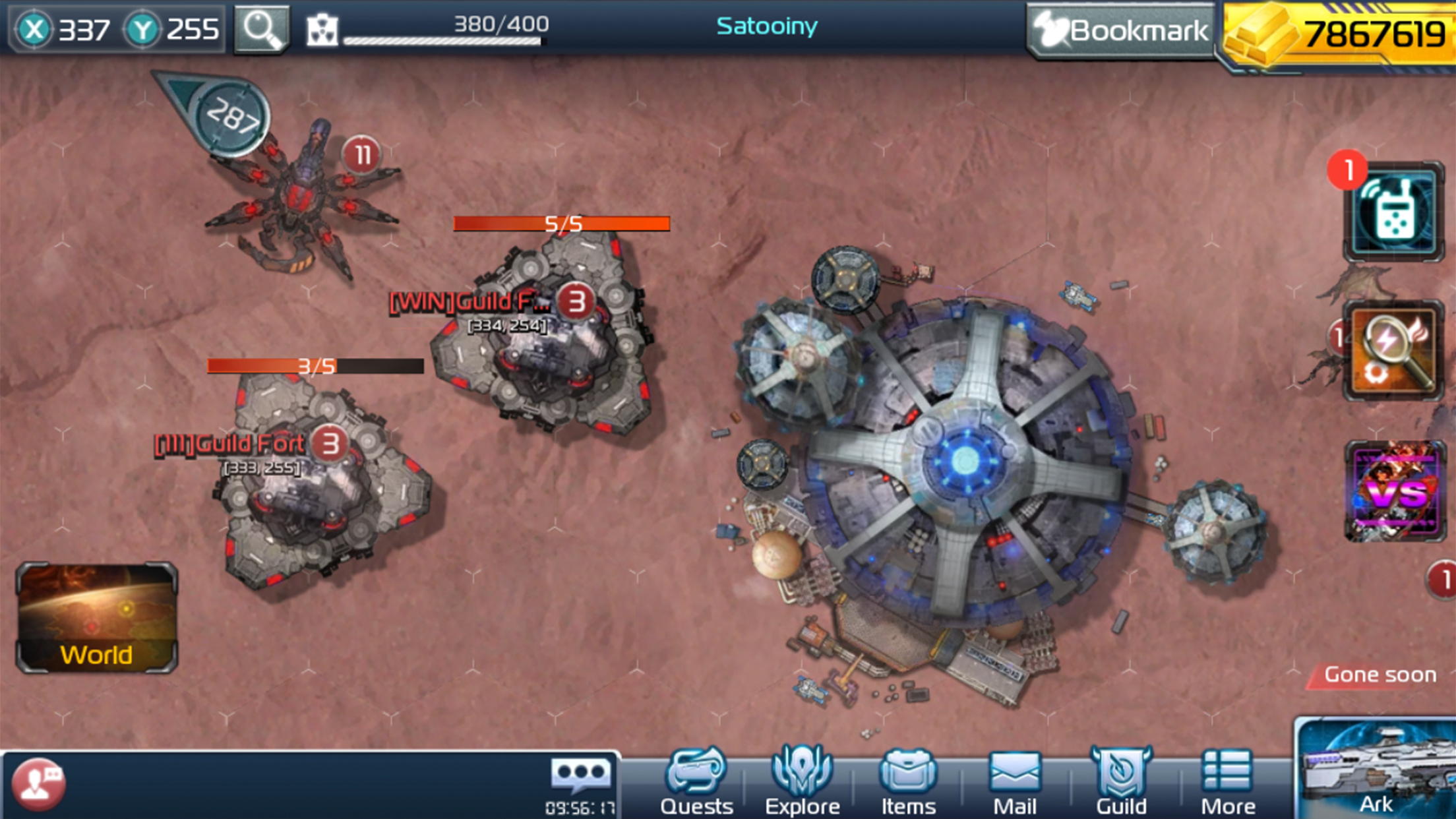
Task: Open the Bookmark panel
Action: 1121,30
